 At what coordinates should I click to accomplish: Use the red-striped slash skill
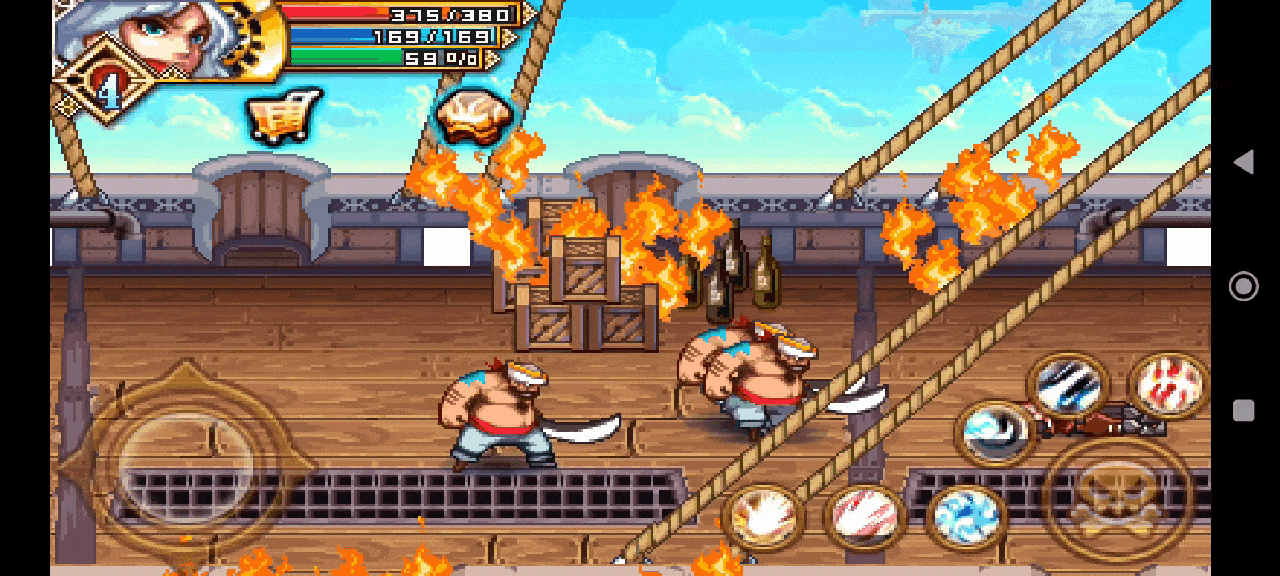pos(864,517)
